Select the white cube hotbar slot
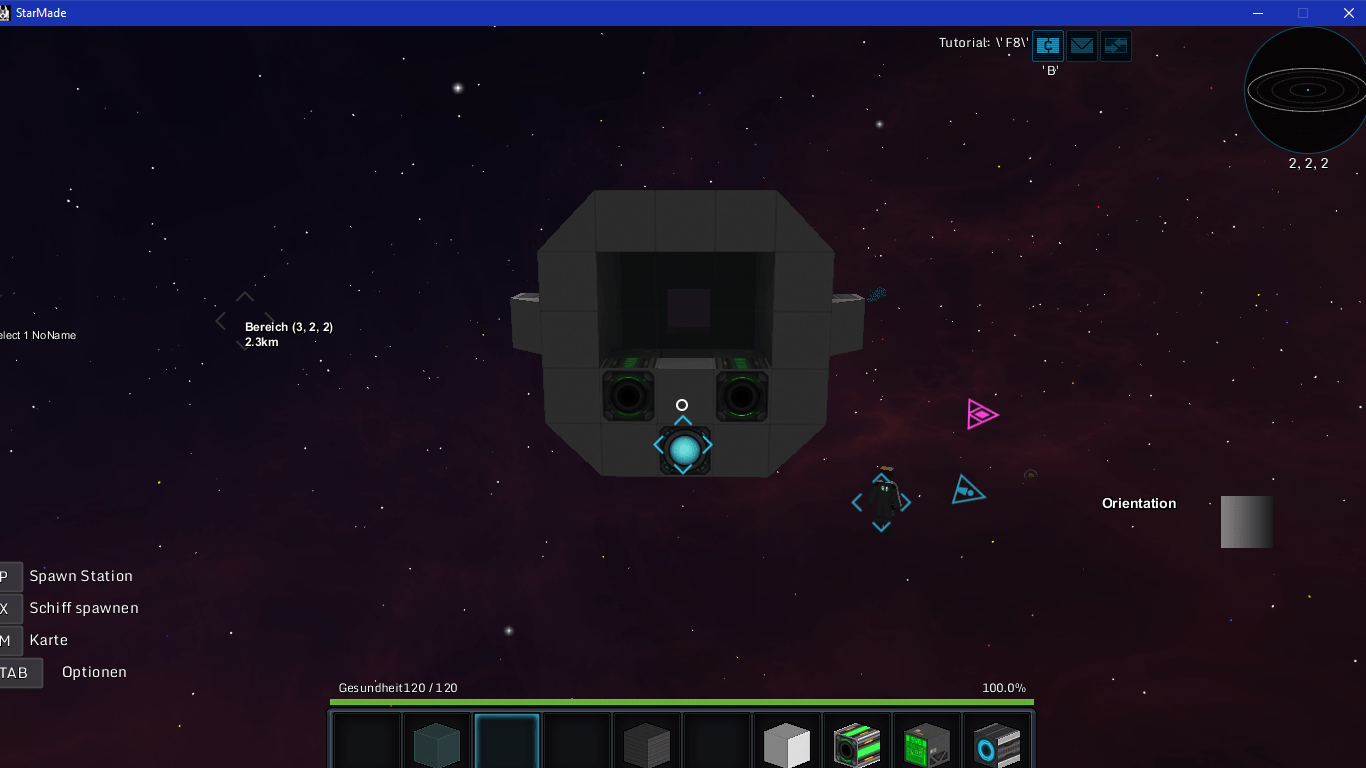The image size is (1366, 768). 786,744
